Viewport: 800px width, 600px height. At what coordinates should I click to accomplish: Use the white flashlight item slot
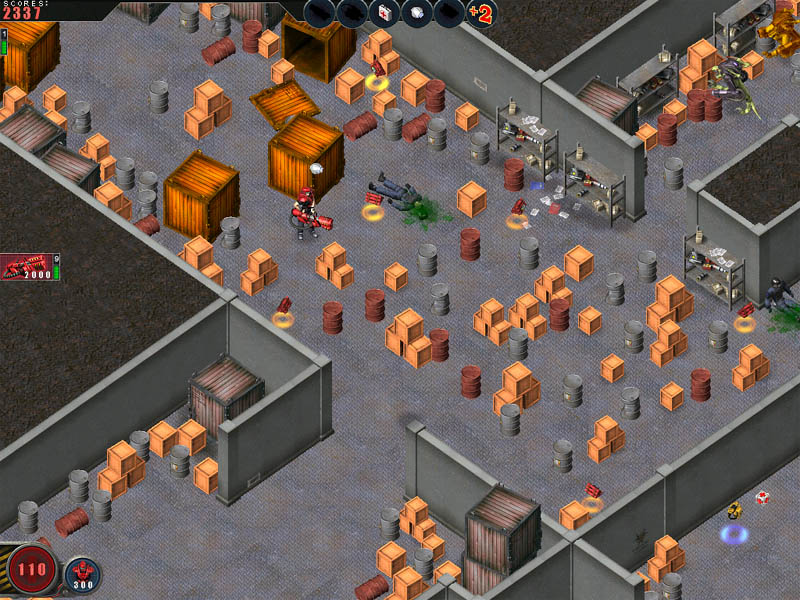click(x=417, y=13)
